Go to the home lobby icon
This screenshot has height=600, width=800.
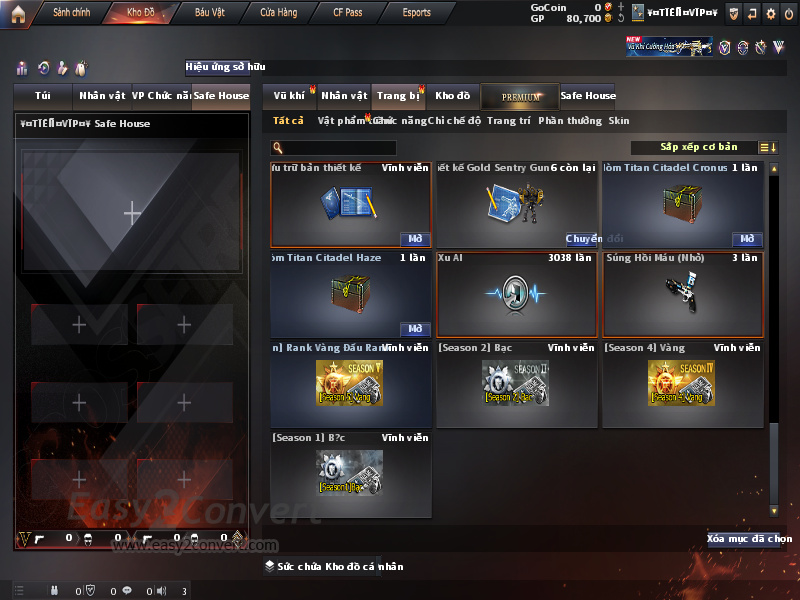(18, 13)
